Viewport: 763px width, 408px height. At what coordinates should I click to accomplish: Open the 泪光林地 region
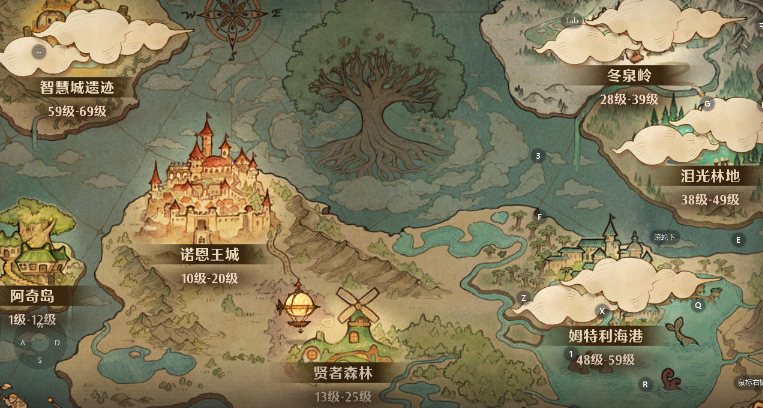tap(709, 176)
